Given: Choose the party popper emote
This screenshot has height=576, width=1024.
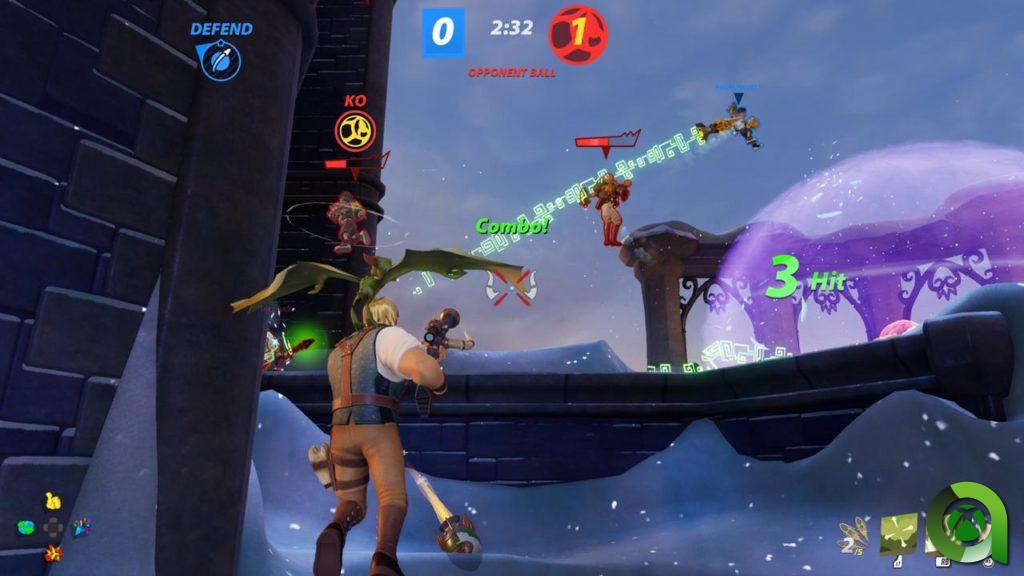Looking at the screenshot, I should tap(81, 525).
